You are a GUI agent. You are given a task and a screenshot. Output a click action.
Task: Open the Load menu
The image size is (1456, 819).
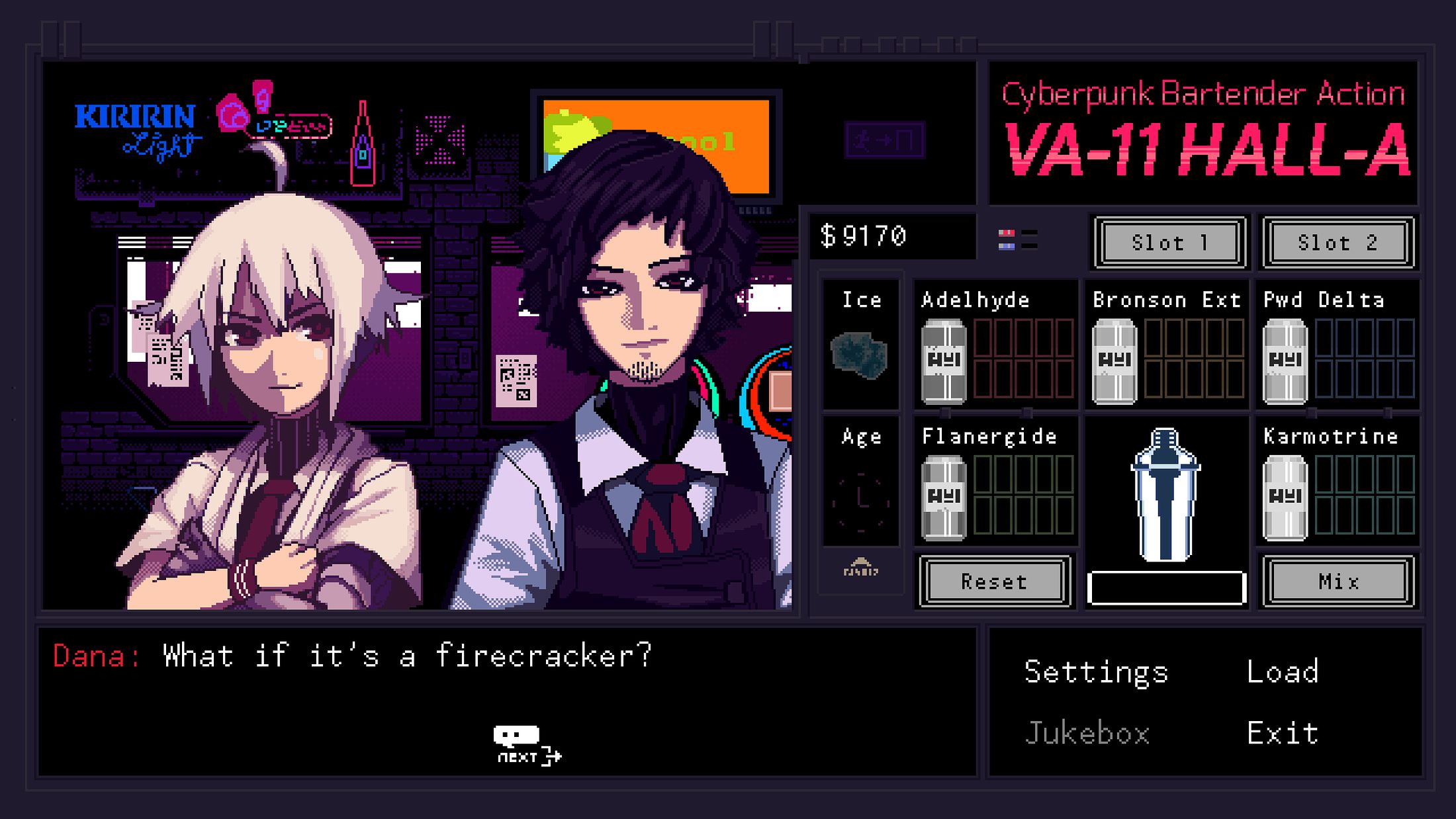pos(1283,671)
